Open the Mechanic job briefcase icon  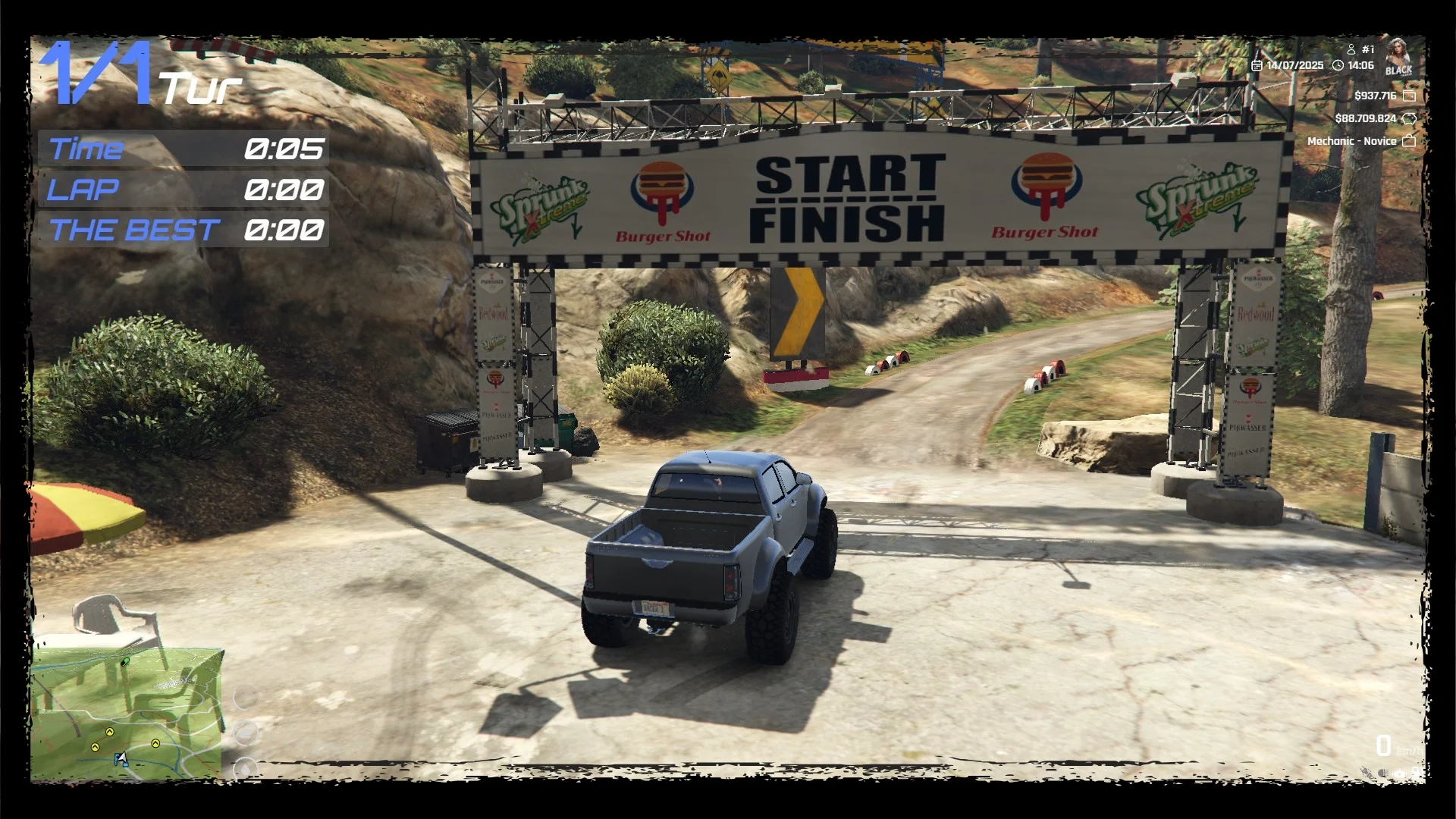(x=1409, y=141)
